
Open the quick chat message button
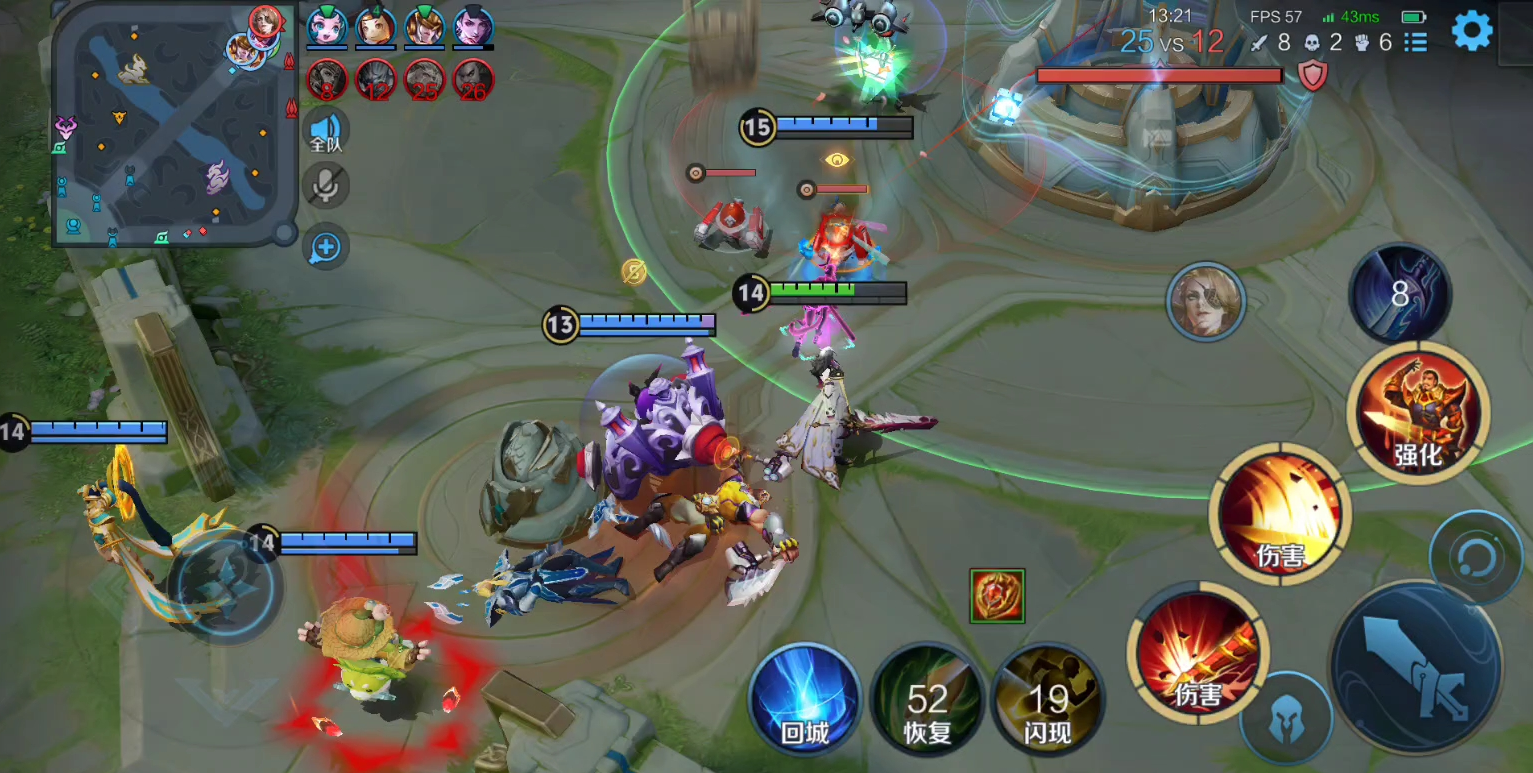click(x=326, y=247)
